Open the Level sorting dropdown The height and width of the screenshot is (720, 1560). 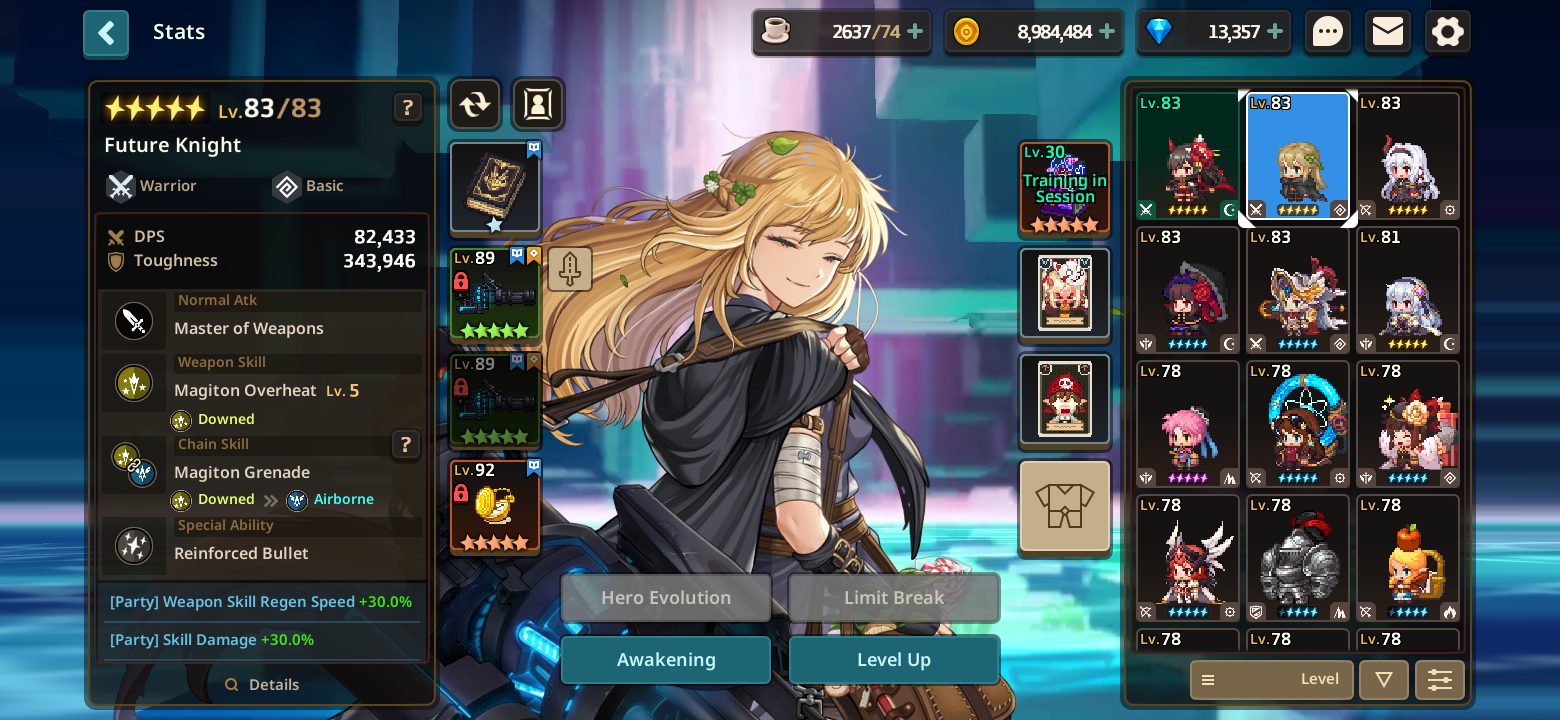click(1271, 679)
